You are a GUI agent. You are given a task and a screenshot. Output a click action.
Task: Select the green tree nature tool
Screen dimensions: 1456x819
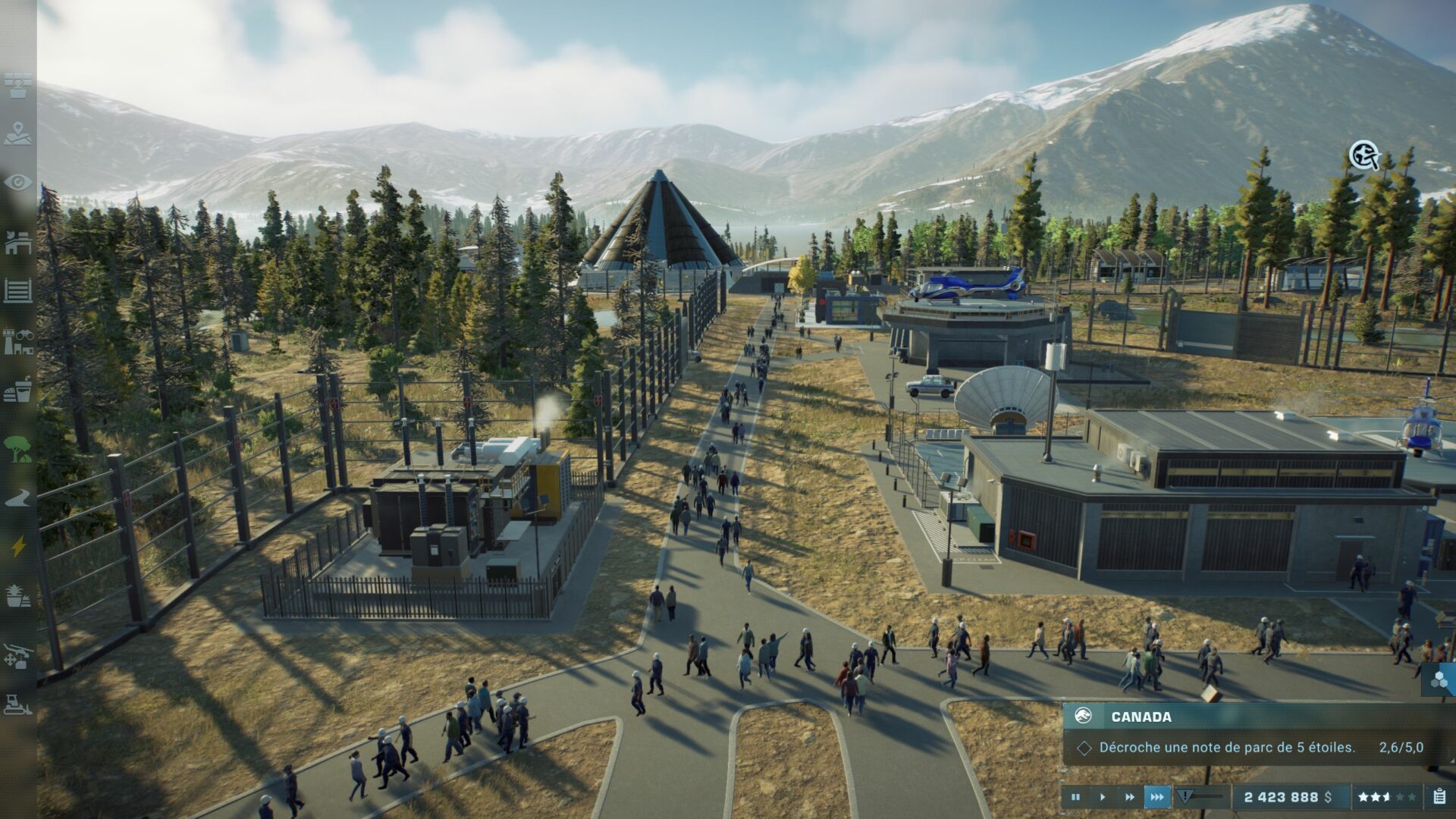[18, 449]
